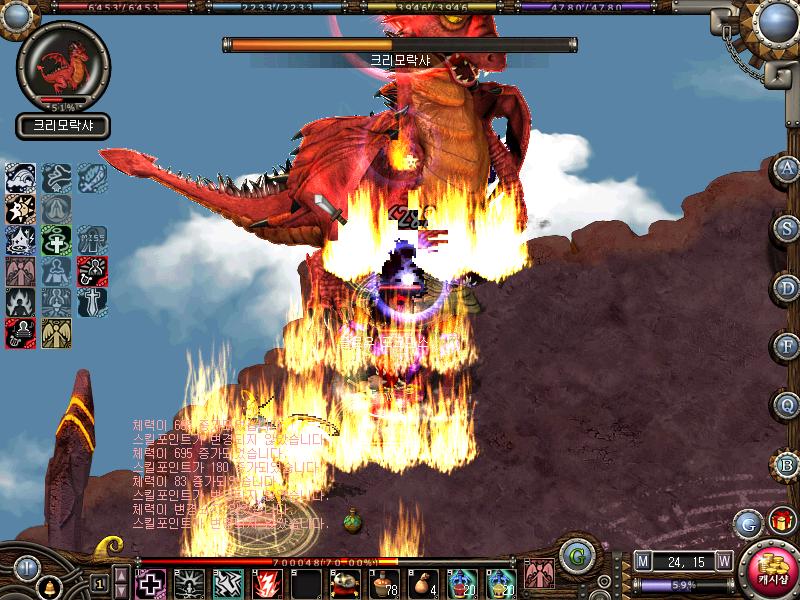This screenshot has width=800, height=600.
Task: Click the sun and moon buff icon
Action: (x=20, y=209)
